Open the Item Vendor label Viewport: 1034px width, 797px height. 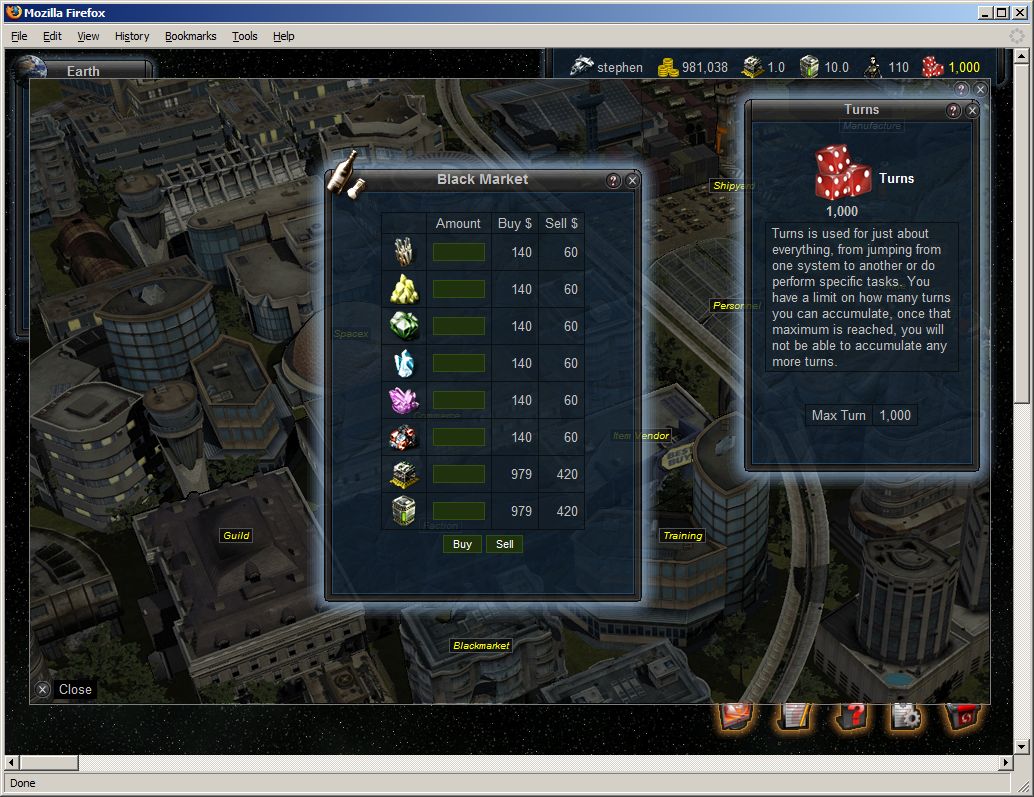pos(641,436)
